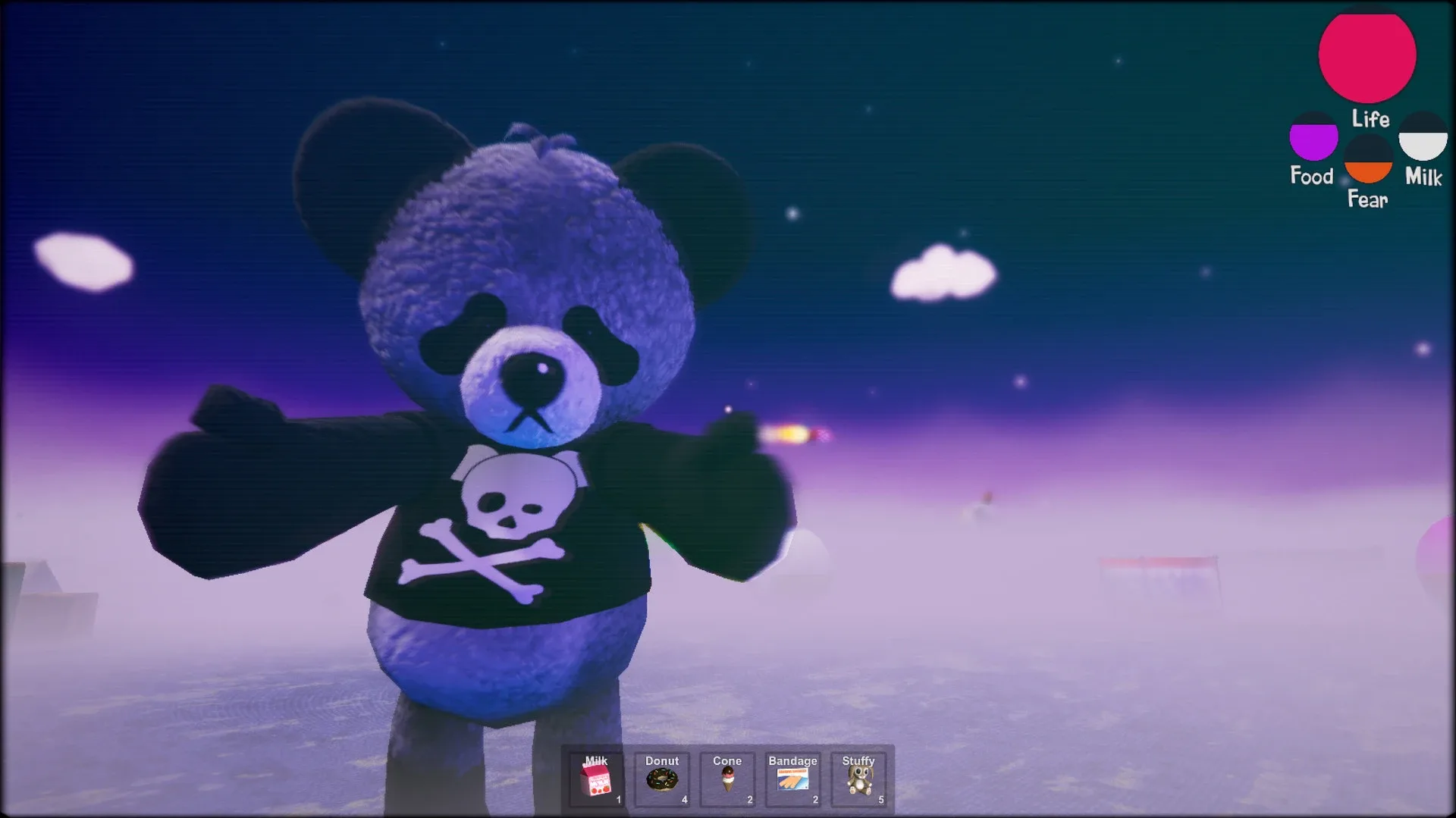Click the Cone label in the hotbar
Viewport: 1456px width, 818px height.
[727, 760]
